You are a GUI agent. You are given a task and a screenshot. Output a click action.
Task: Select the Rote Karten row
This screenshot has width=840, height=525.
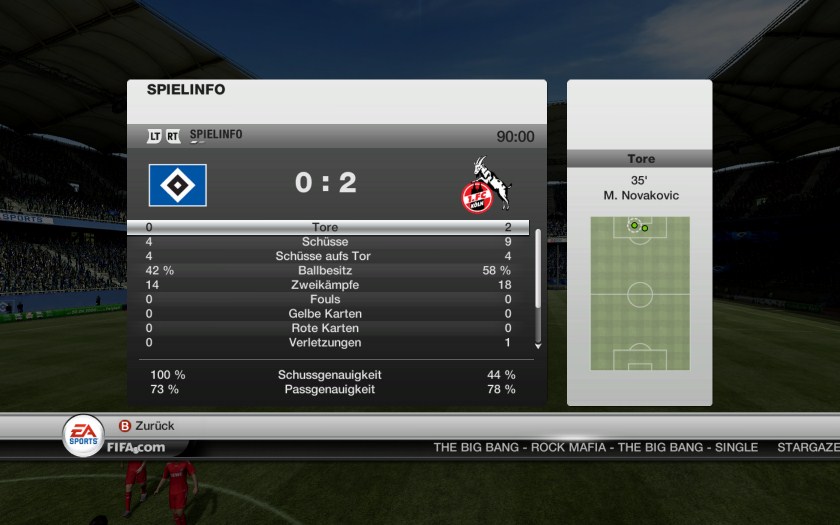[x=326, y=328]
